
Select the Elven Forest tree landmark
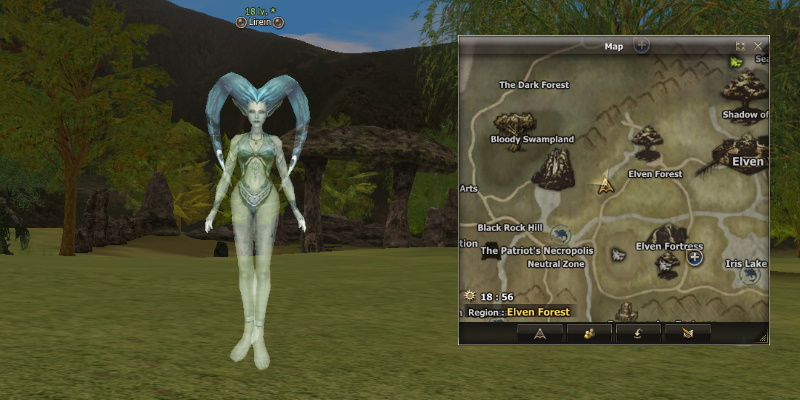pyautogui.click(x=647, y=142)
